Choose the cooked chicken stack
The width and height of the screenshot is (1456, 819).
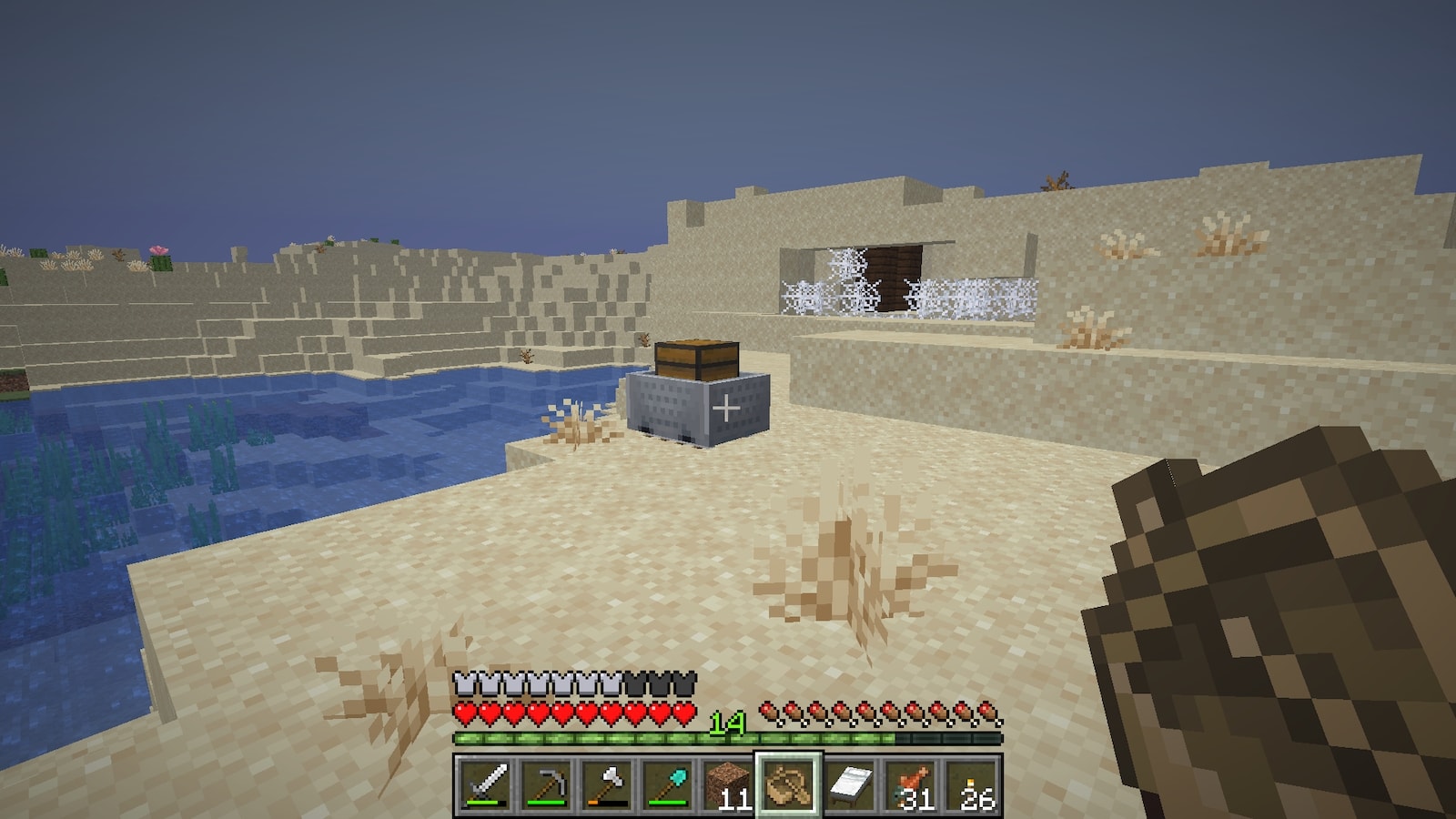click(x=913, y=784)
